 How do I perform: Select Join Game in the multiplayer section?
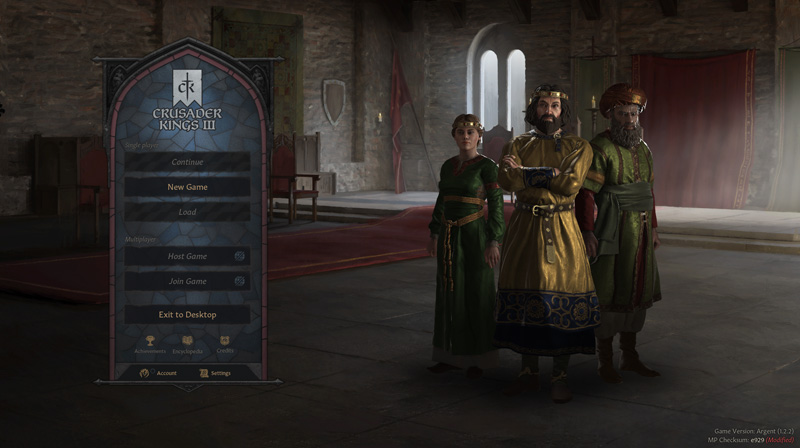[187, 282]
